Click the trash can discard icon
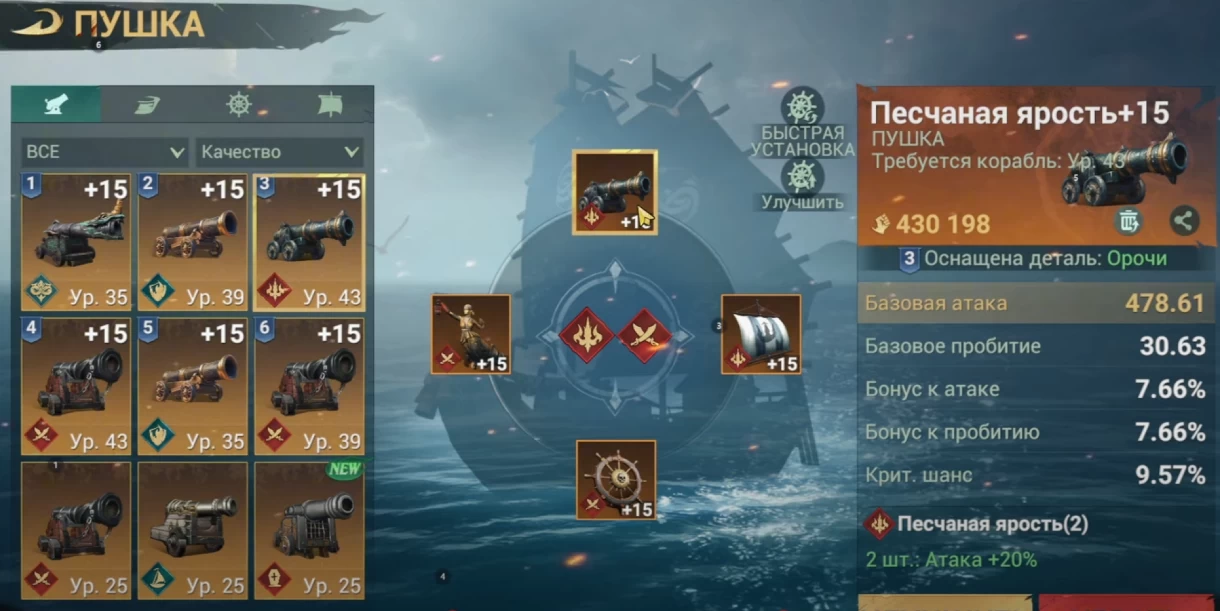The height and width of the screenshot is (611, 1220). [x=1128, y=221]
